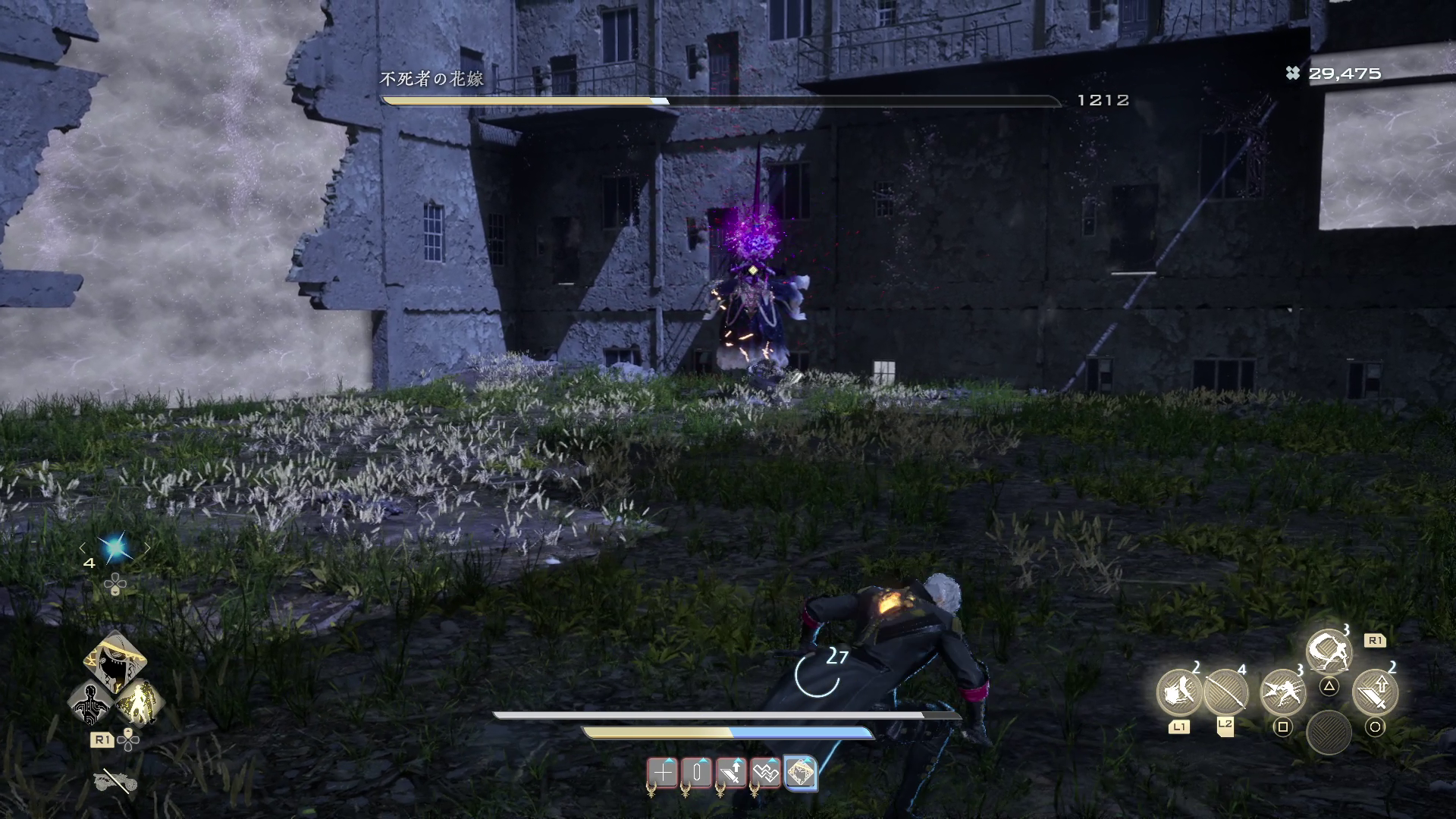This screenshot has width=1456, height=819.
Task: Click the interlocking hearts buff icon
Action: [766, 773]
